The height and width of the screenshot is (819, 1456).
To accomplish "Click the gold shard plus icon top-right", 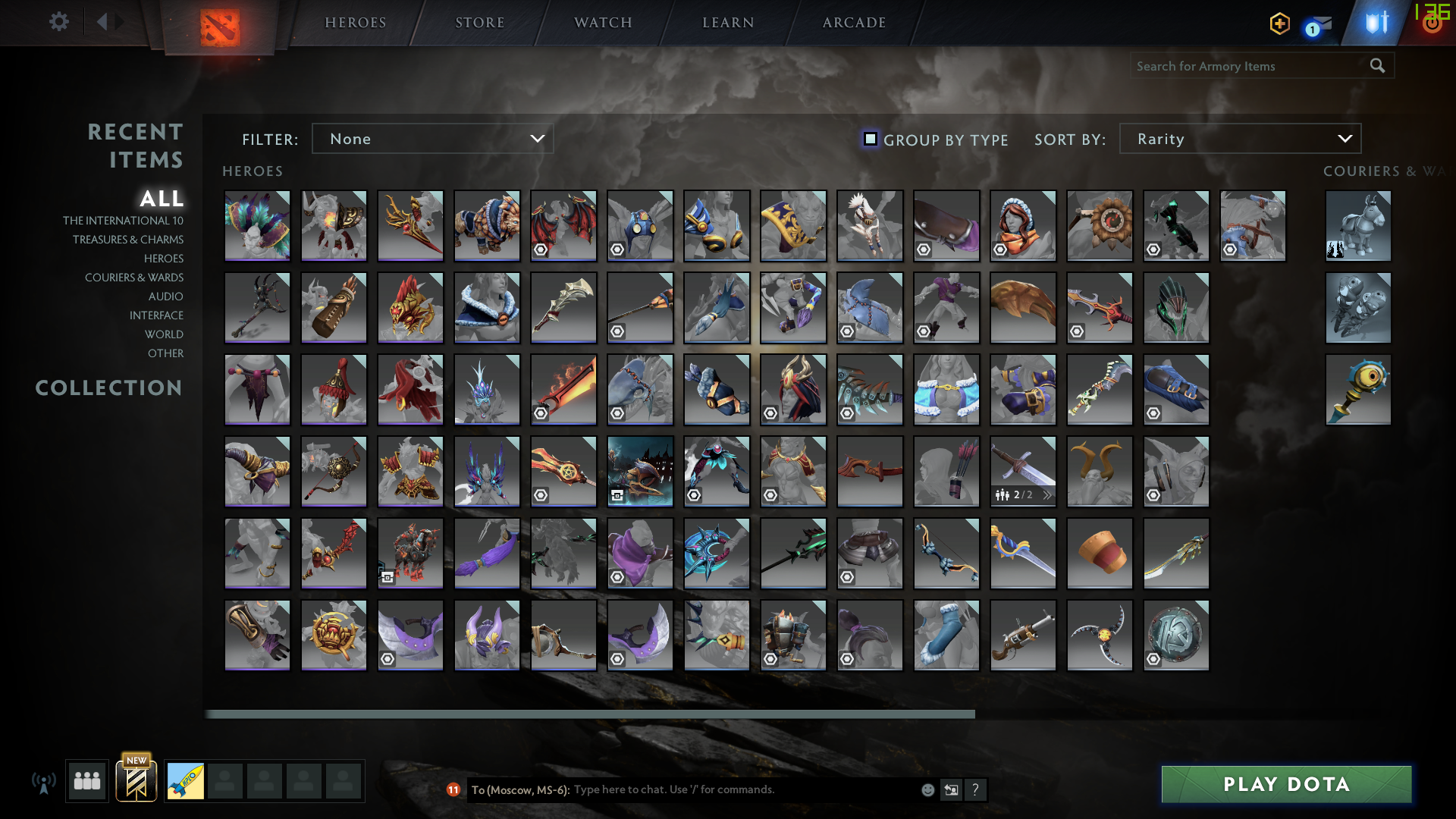I will (x=1279, y=24).
